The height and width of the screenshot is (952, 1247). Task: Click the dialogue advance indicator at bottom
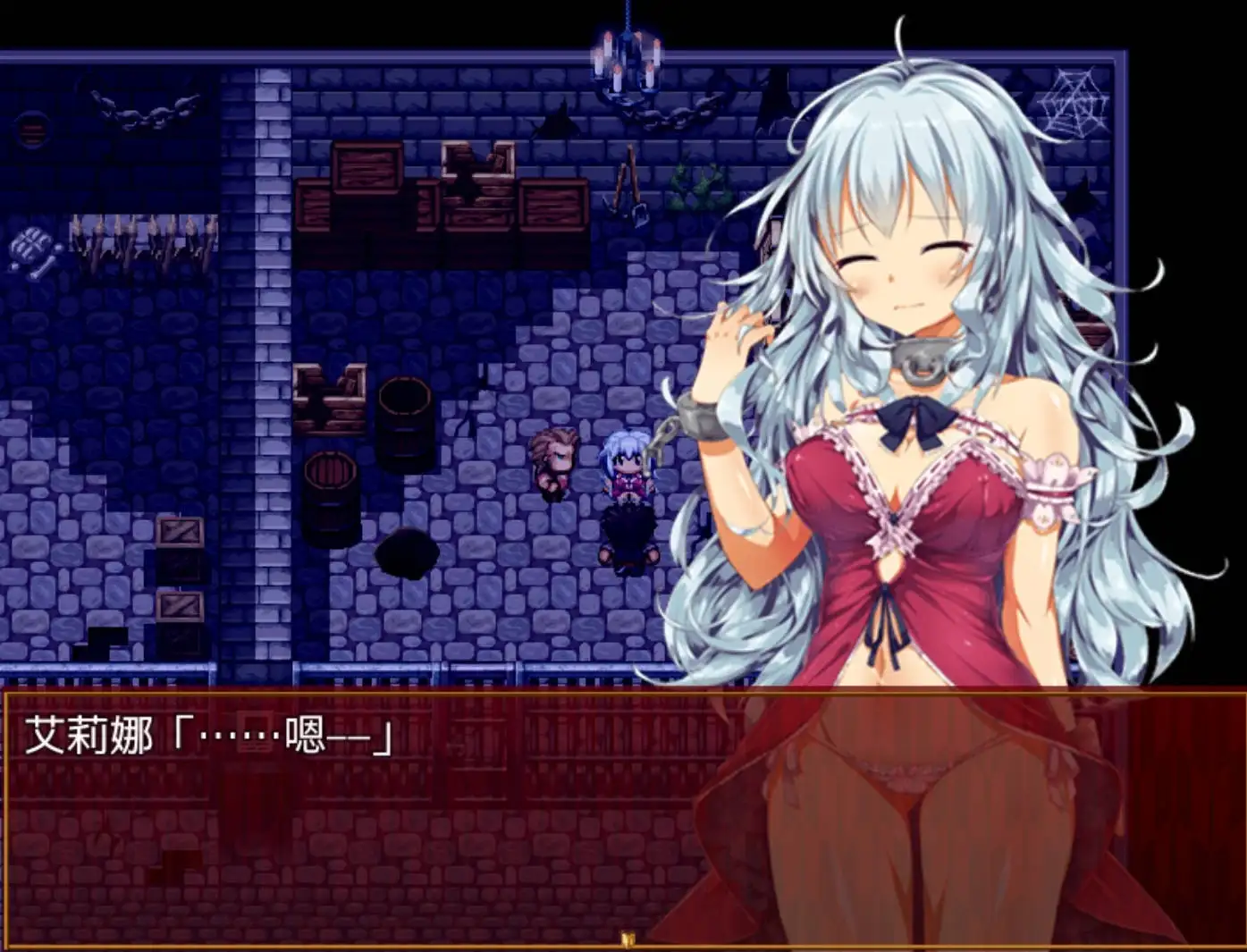point(626,937)
